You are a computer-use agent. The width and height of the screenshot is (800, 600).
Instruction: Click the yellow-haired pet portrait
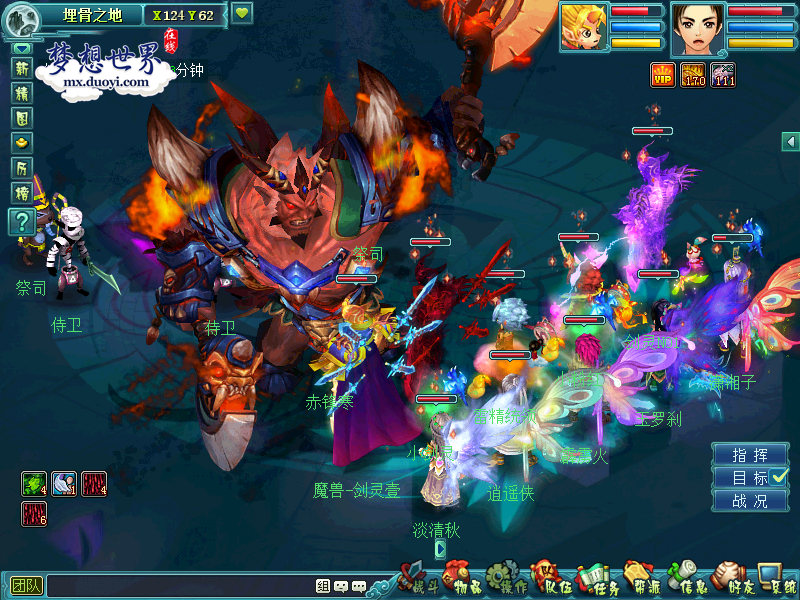tap(583, 29)
